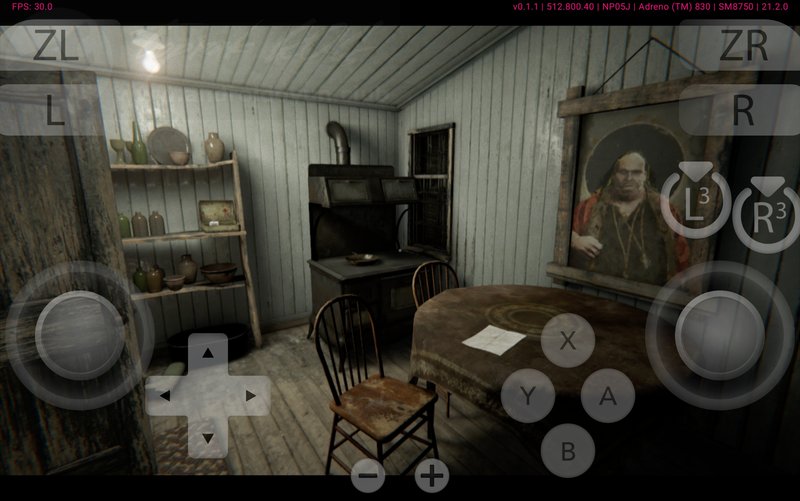Click the D-pad right arrow
This screenshot has width=800, height=501.
(250, 396)
